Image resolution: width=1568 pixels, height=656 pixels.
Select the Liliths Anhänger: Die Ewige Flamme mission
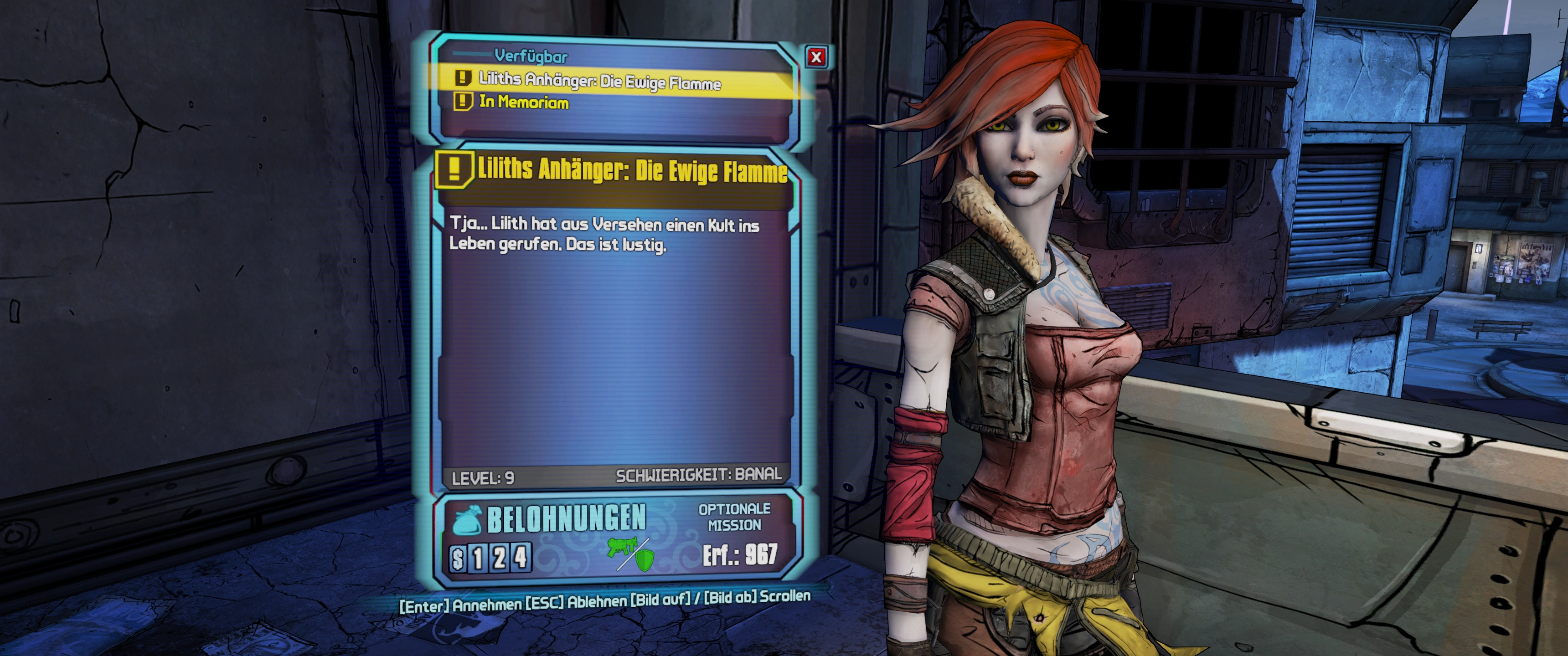tap(599, 81)
